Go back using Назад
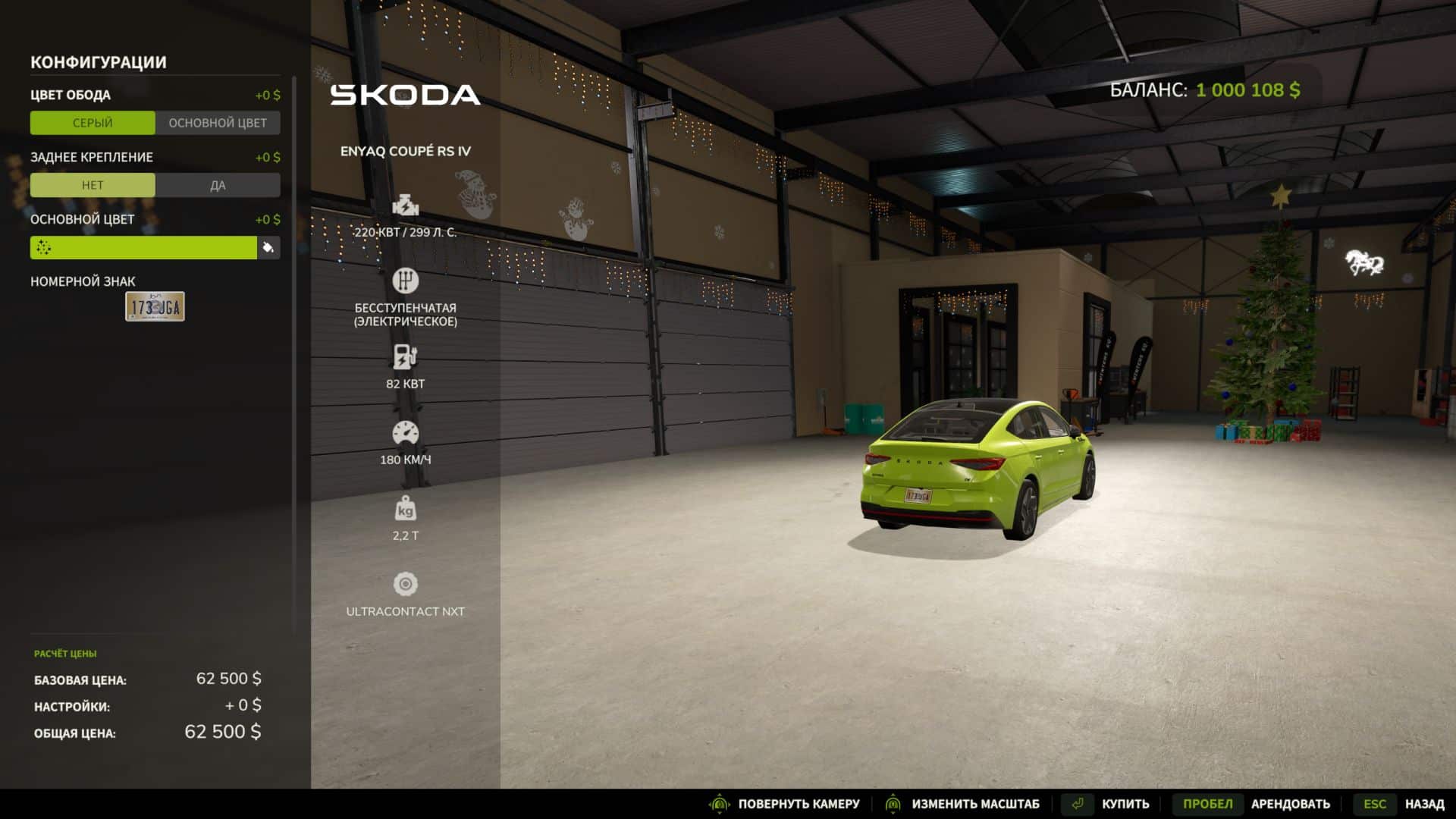The width and height of the screenshot is (1456, 819). 1423,804
